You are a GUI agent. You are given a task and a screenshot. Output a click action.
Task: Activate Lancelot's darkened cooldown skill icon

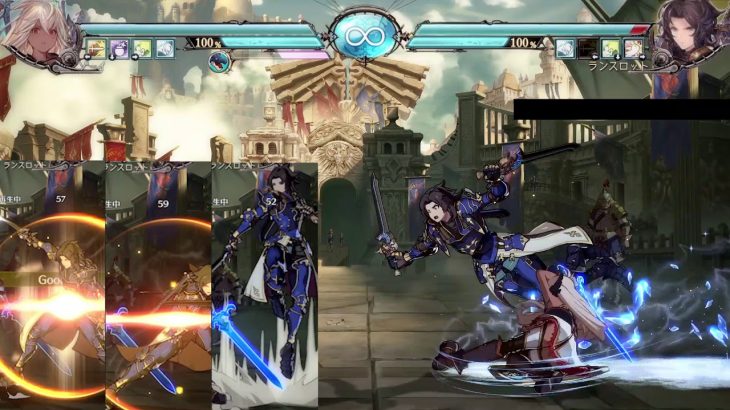[x=587, y=48]
